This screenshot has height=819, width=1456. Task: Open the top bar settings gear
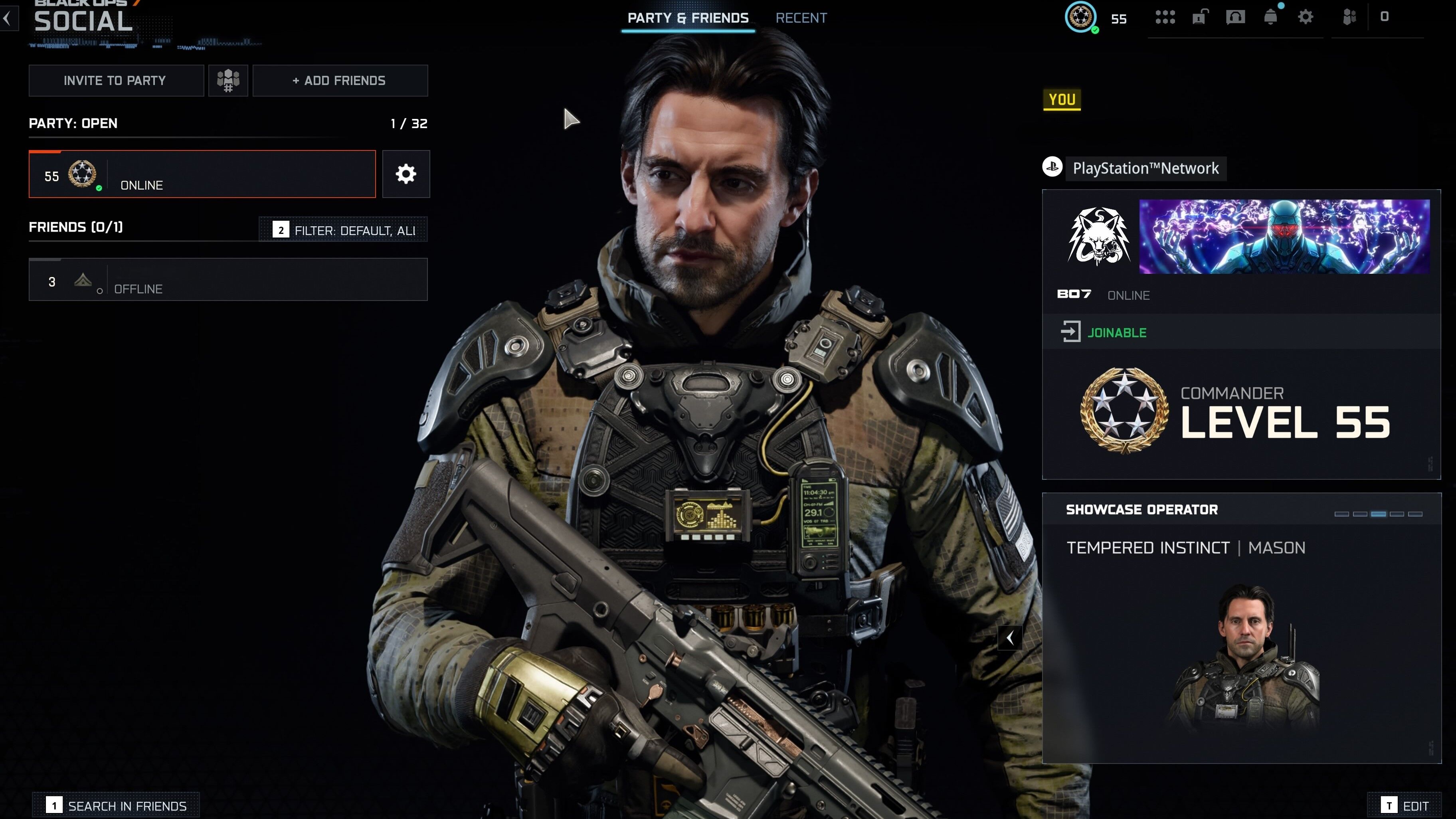click(x=1305, y=18)
